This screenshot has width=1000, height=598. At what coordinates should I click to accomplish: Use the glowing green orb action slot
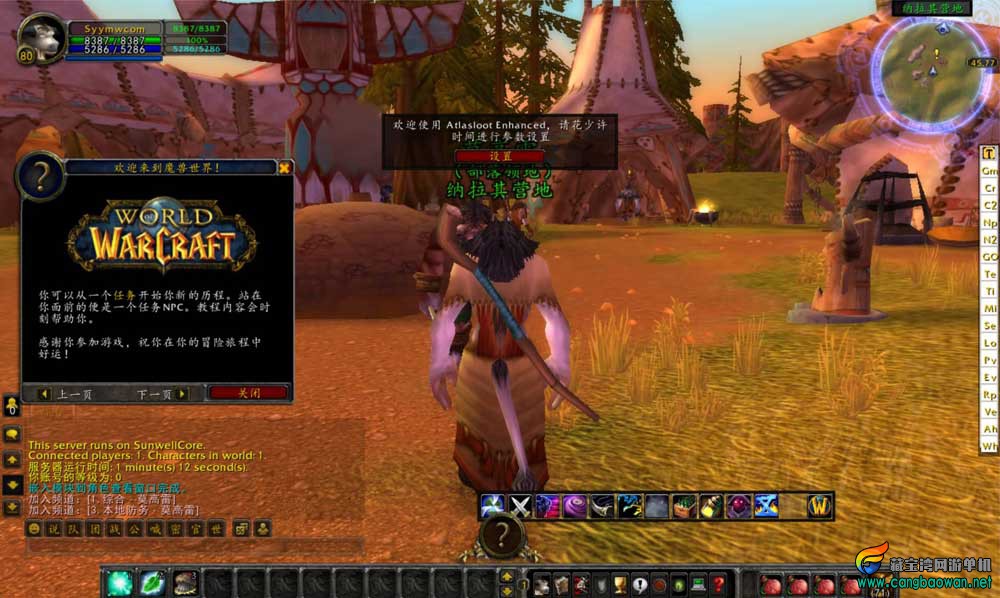point(121,581)
